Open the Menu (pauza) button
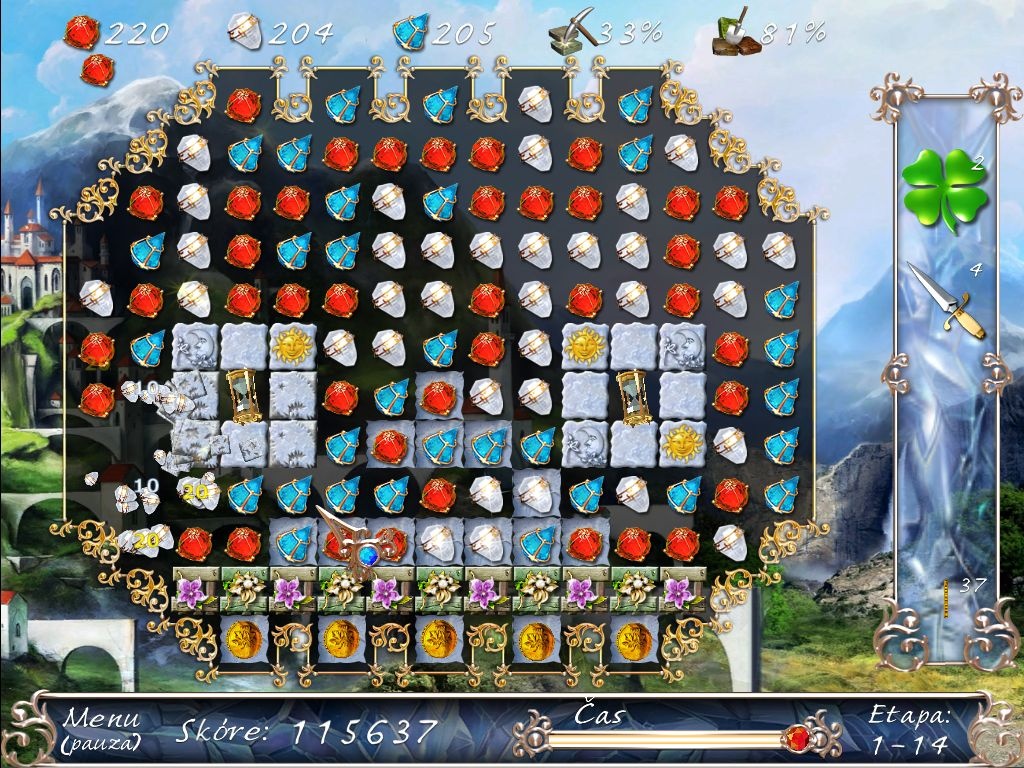 pos(101,729)
